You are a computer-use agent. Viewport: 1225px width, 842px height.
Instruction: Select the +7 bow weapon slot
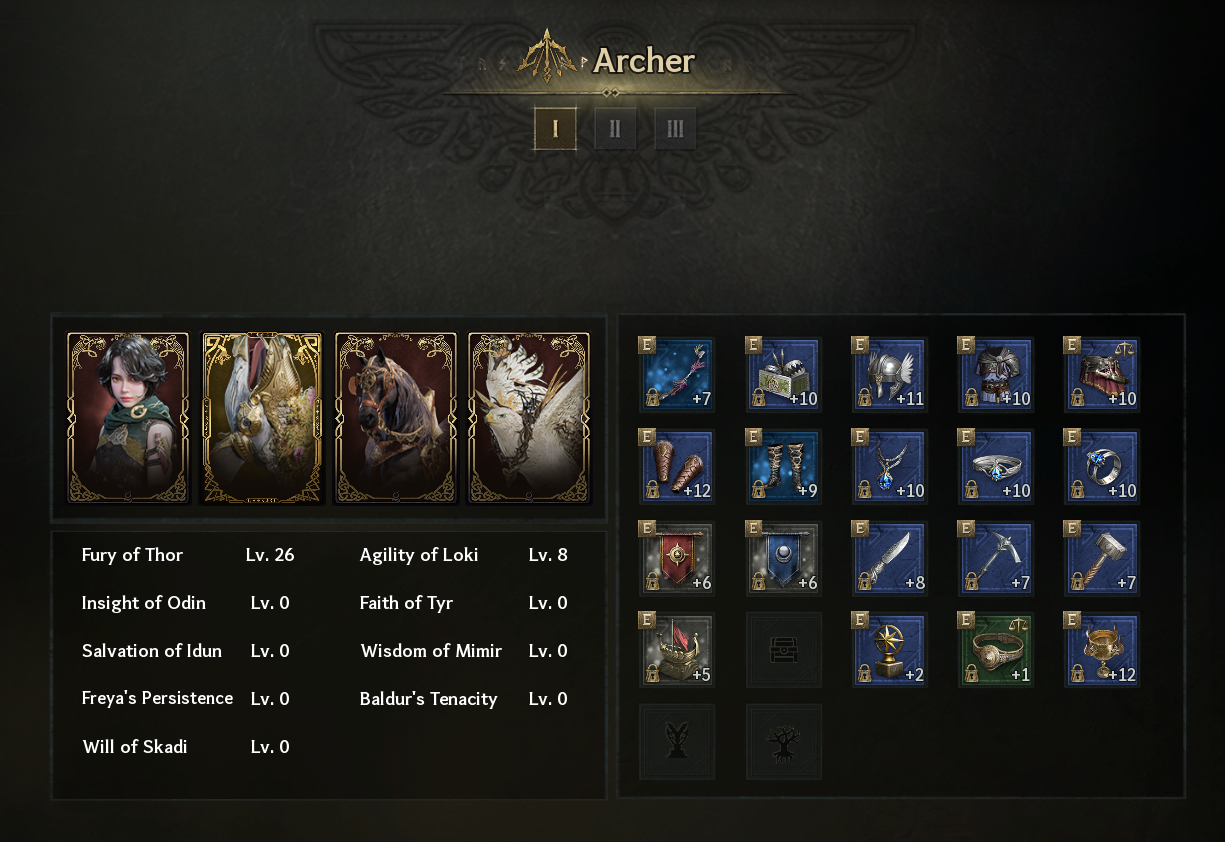[x=677, y=374]
